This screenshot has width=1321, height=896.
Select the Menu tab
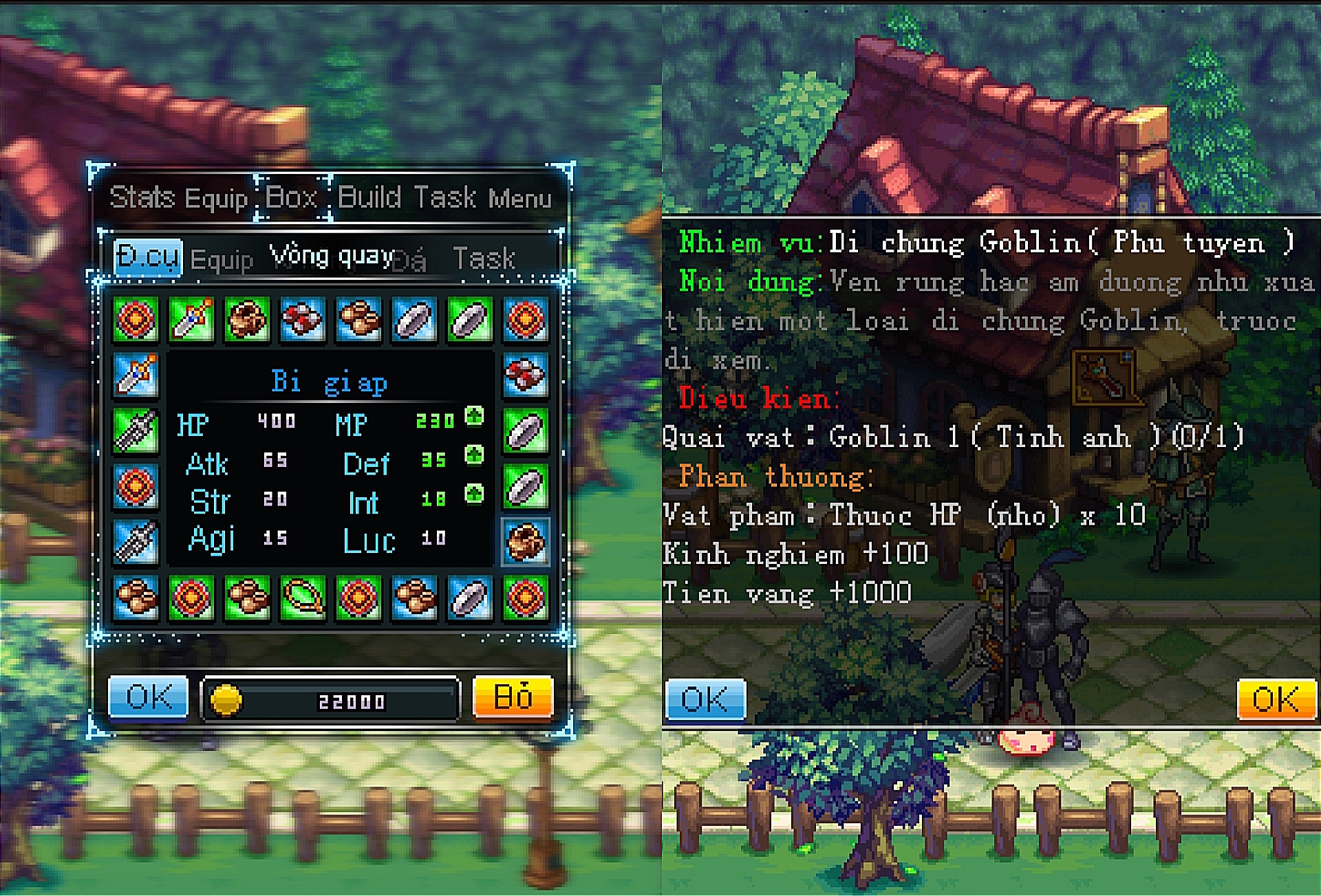(520, 198)
